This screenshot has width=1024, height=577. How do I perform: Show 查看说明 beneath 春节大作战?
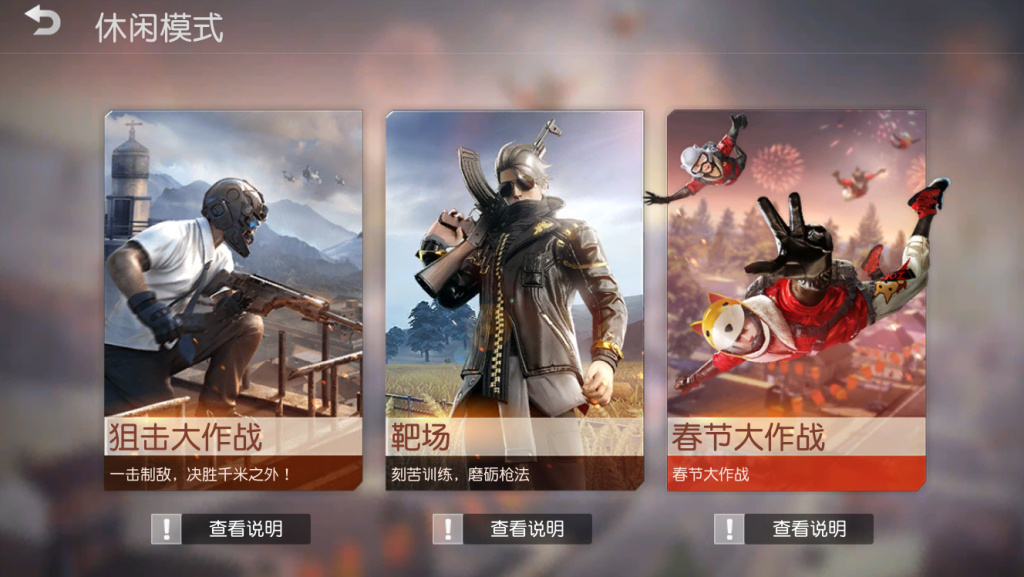point(795,529)
